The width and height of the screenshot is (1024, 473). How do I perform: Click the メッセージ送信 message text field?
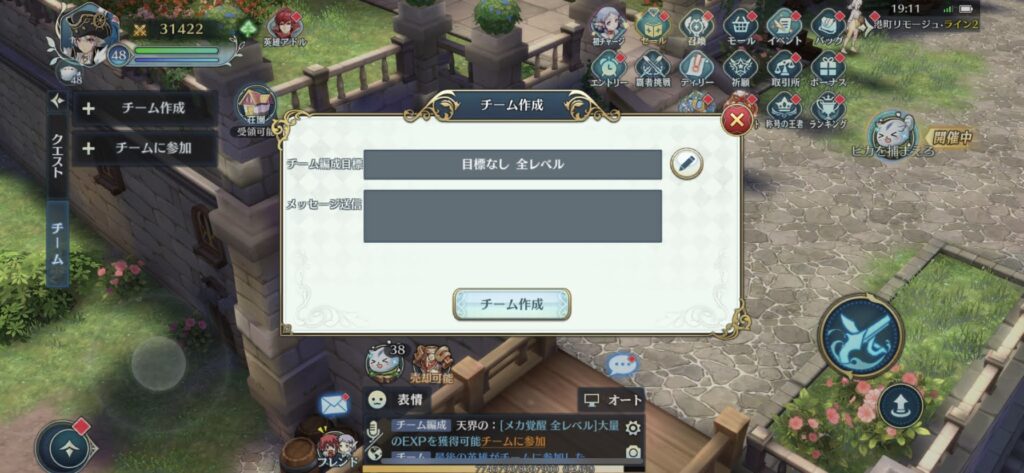[x=512, y=216]
